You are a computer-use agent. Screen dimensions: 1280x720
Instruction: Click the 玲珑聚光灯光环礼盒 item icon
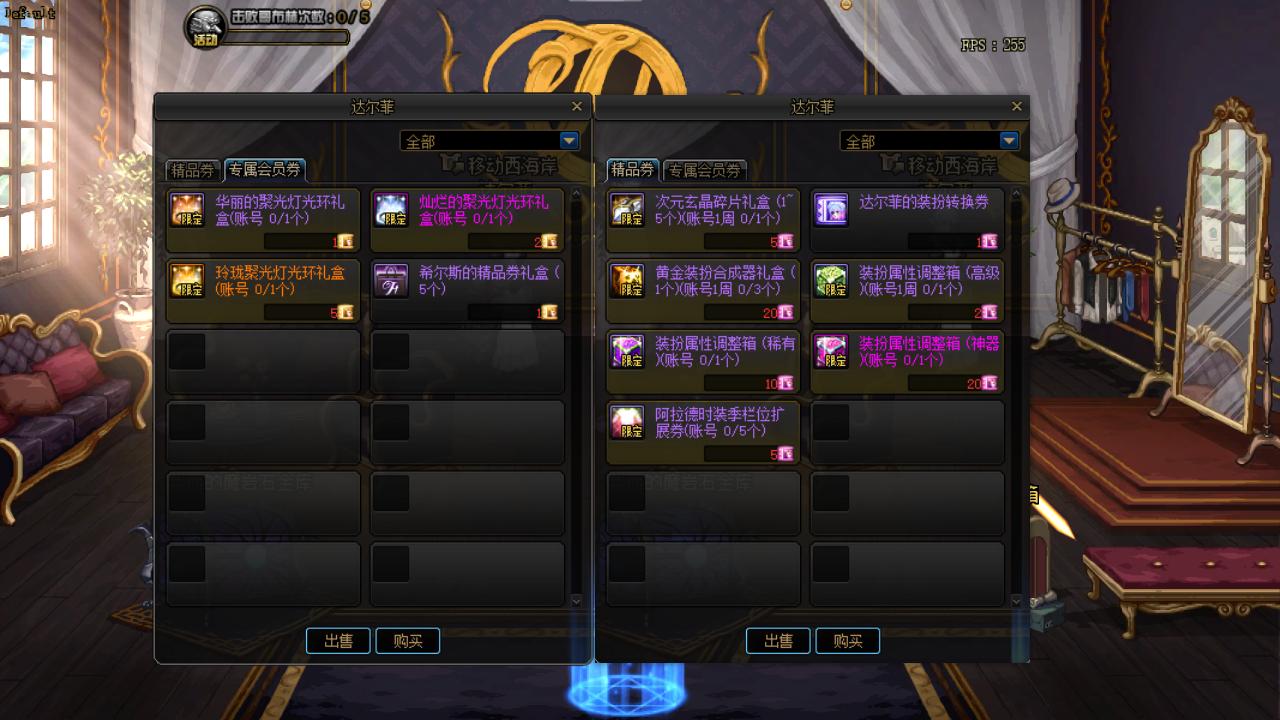(187, 282)
